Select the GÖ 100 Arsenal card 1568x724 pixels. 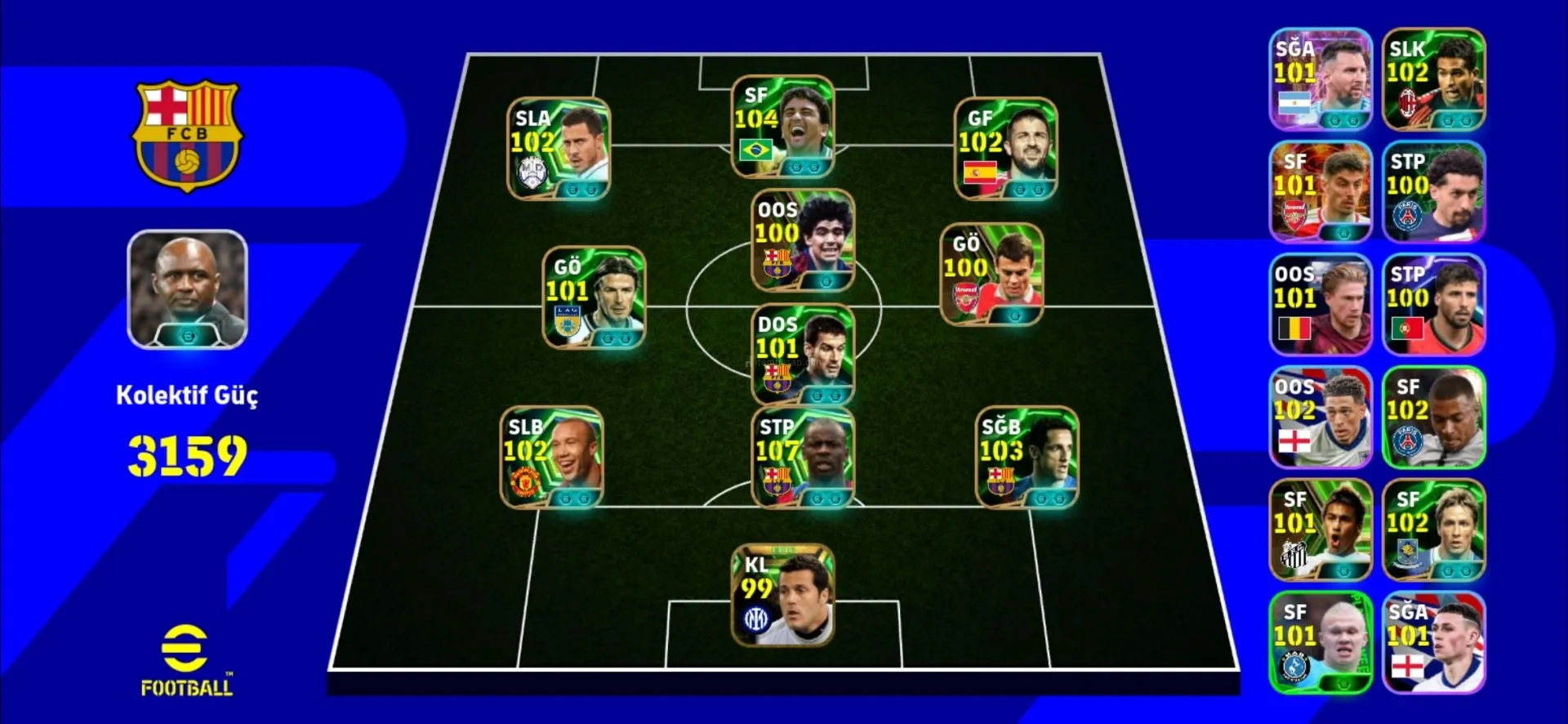(991, 275)
